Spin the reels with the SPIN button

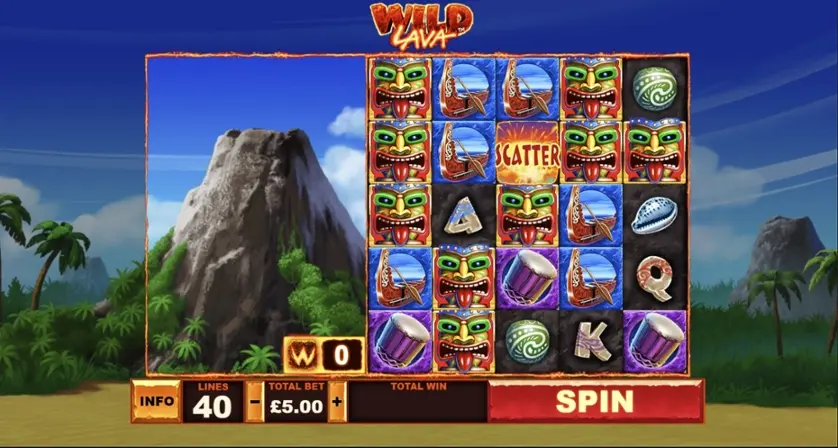[595, 401]
